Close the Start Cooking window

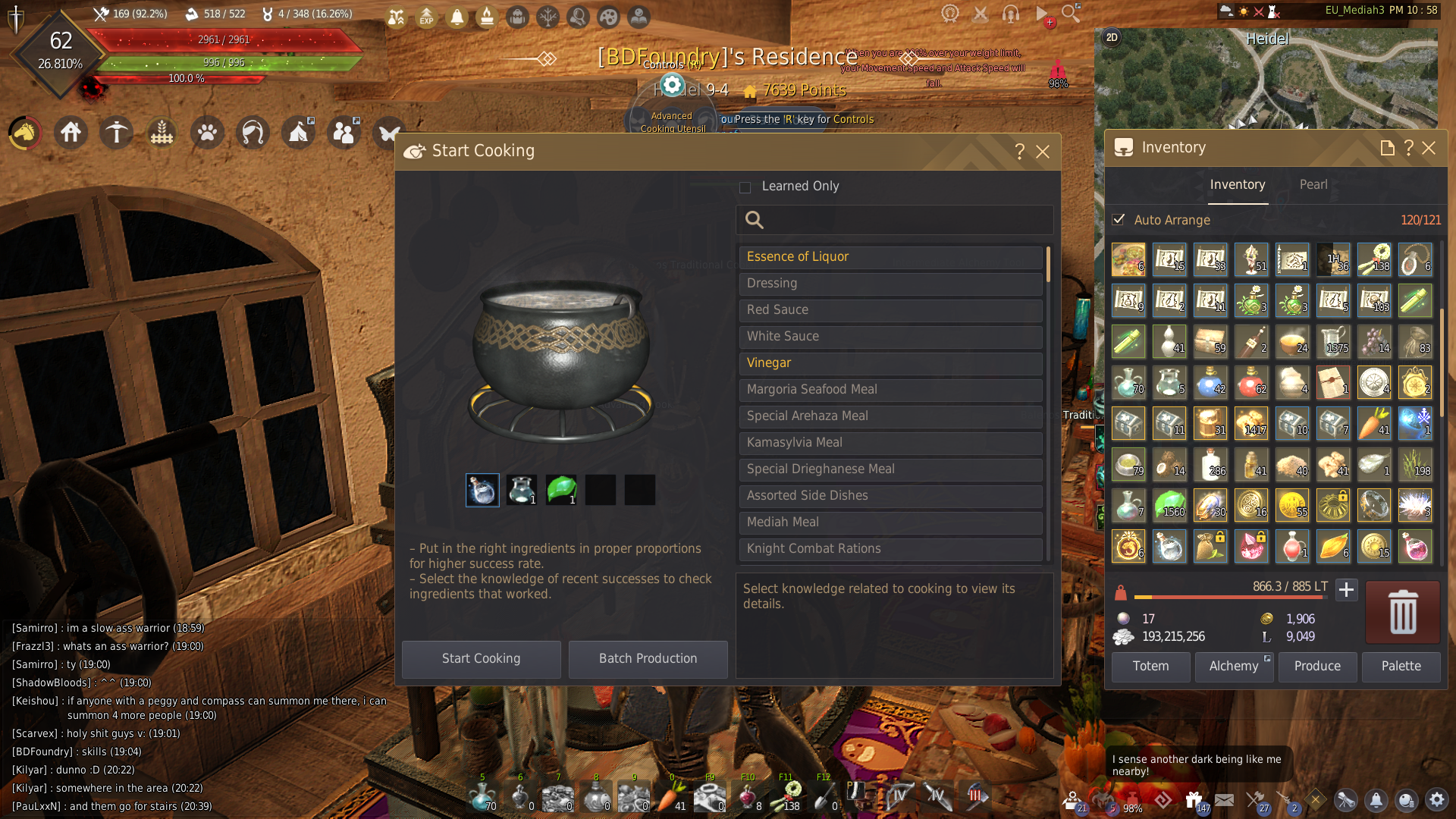point(1043,152)
